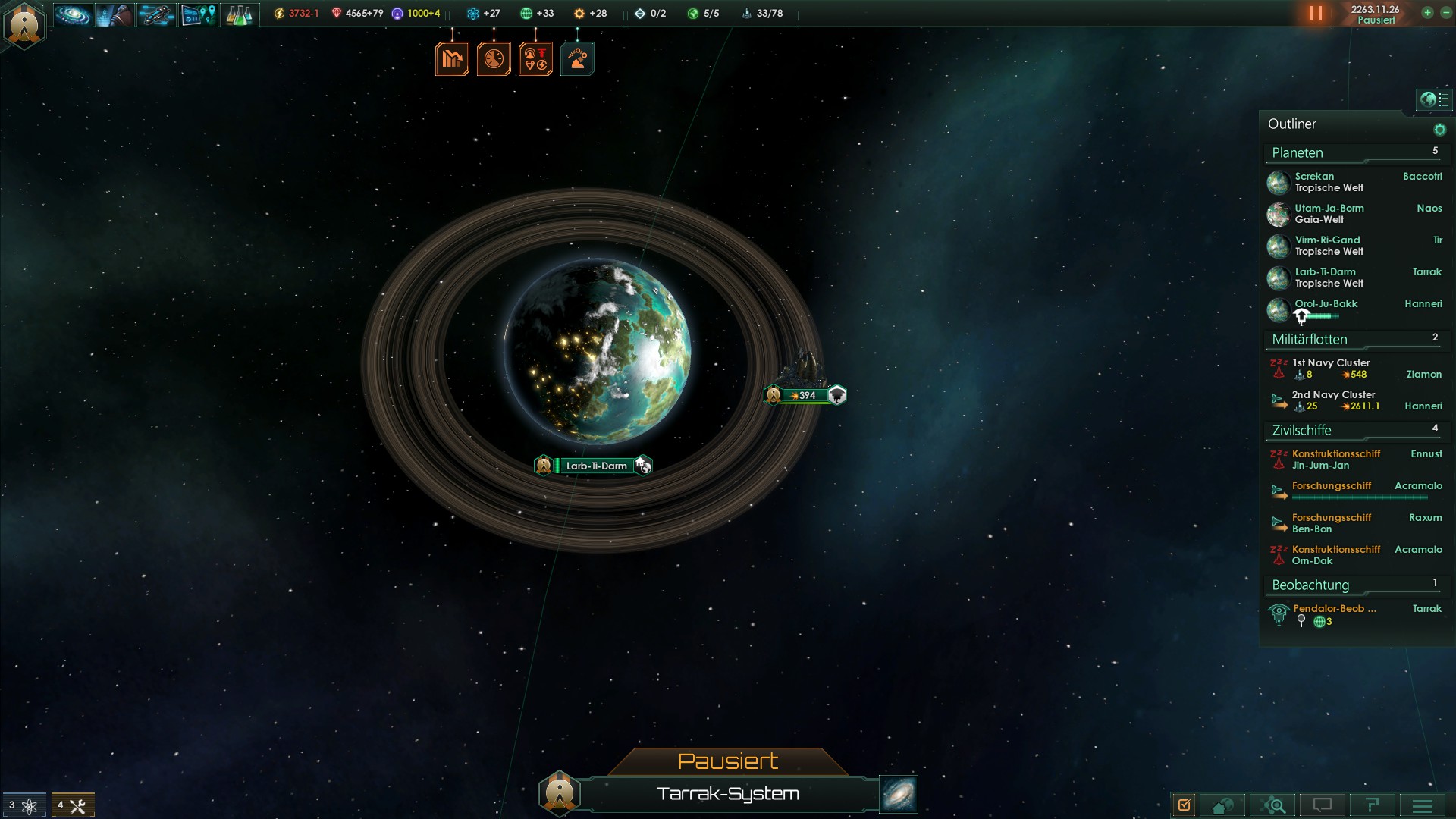Toggle the Outliner globe list button
1456x819 pixels.
point(1434,99)
